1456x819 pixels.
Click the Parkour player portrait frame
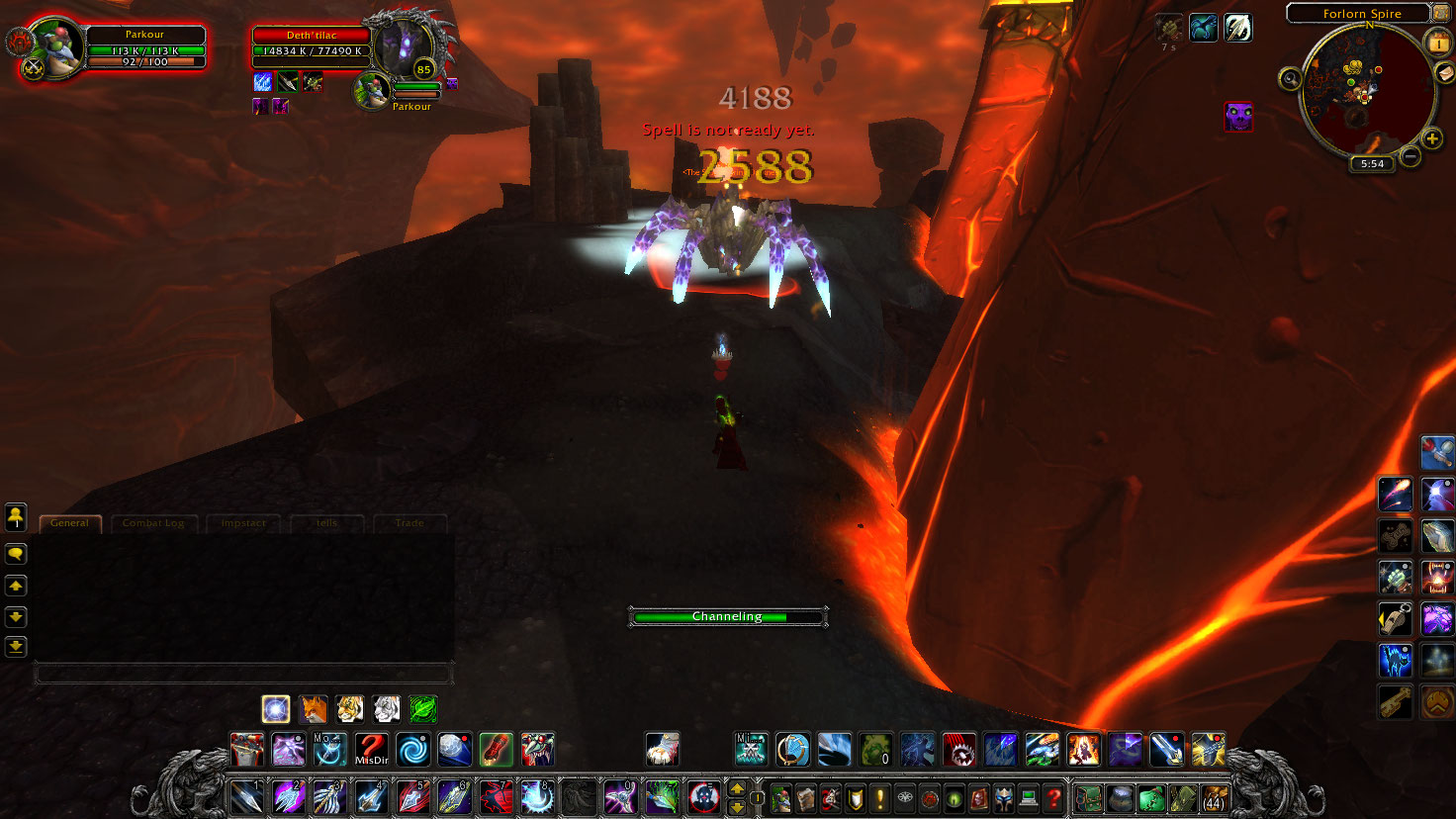[57, 46]
